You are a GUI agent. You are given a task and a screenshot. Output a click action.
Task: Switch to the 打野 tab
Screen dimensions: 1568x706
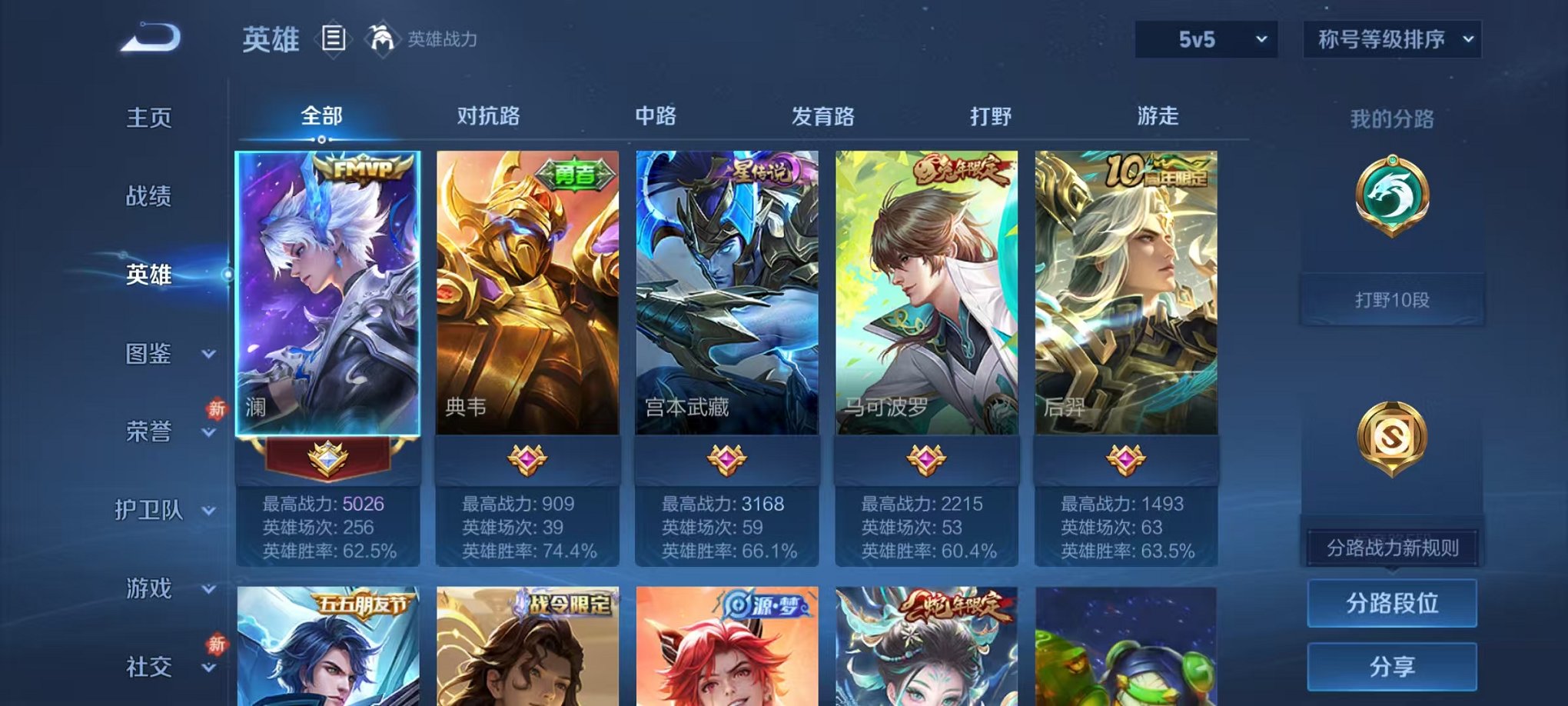pyautogui.click(x=992, y=116)
